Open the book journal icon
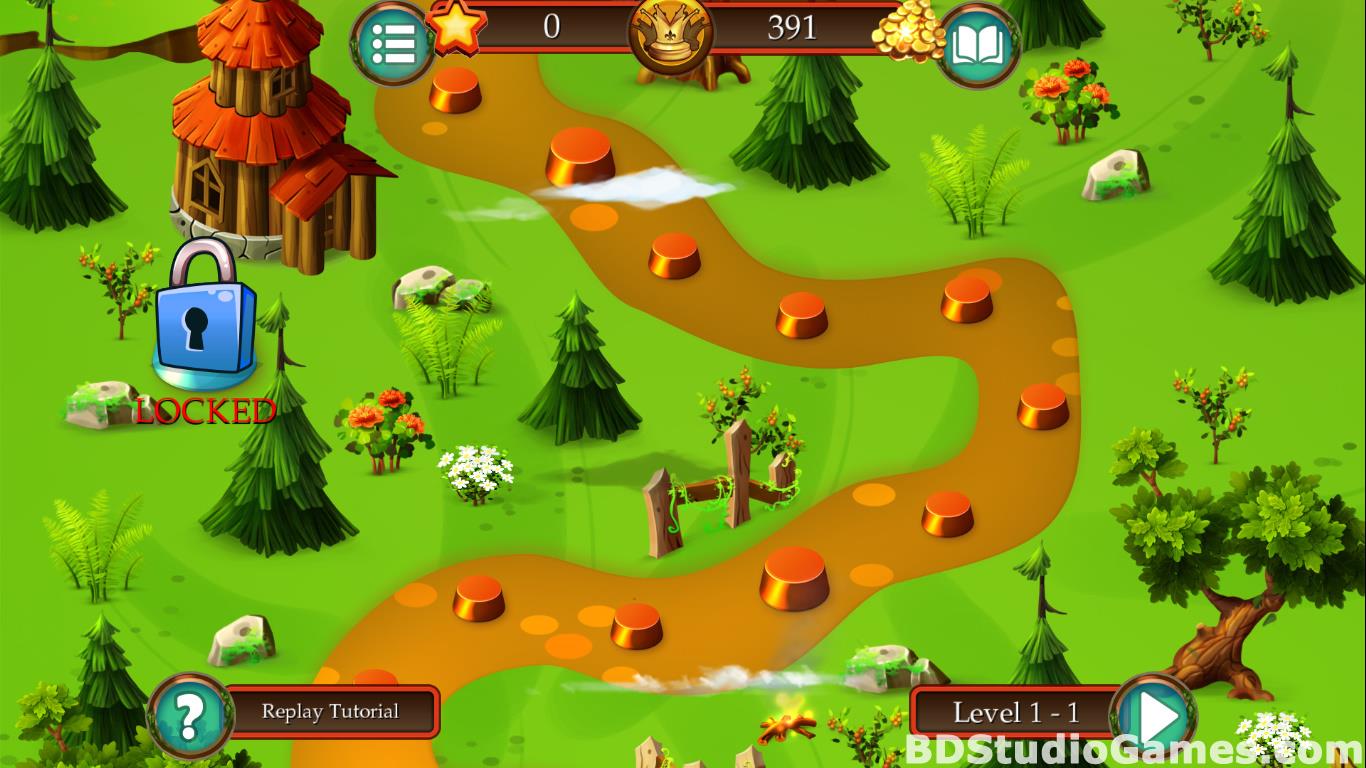 (978, 45)
